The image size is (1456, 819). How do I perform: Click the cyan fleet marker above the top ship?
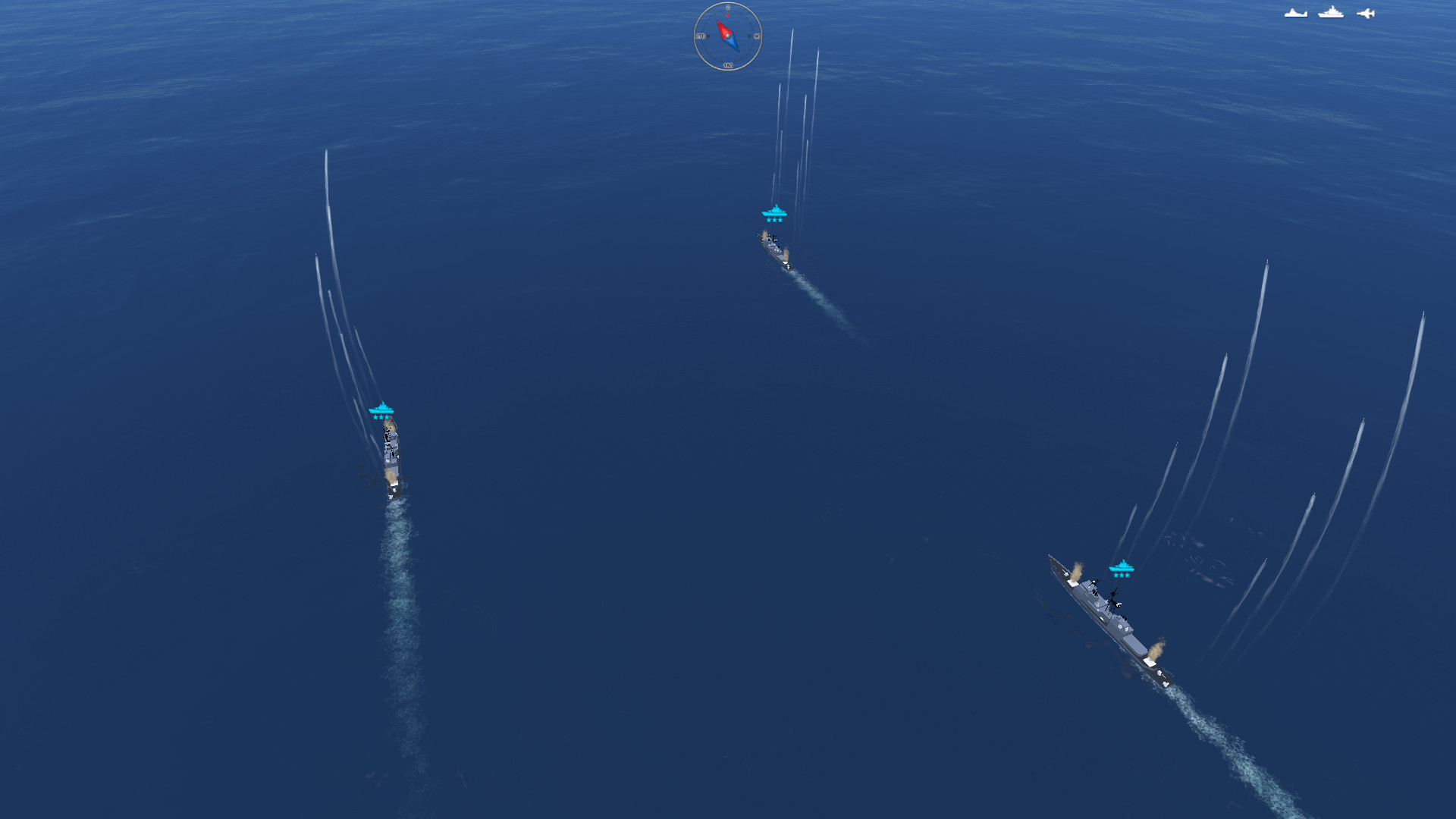(x=773, y=212)
